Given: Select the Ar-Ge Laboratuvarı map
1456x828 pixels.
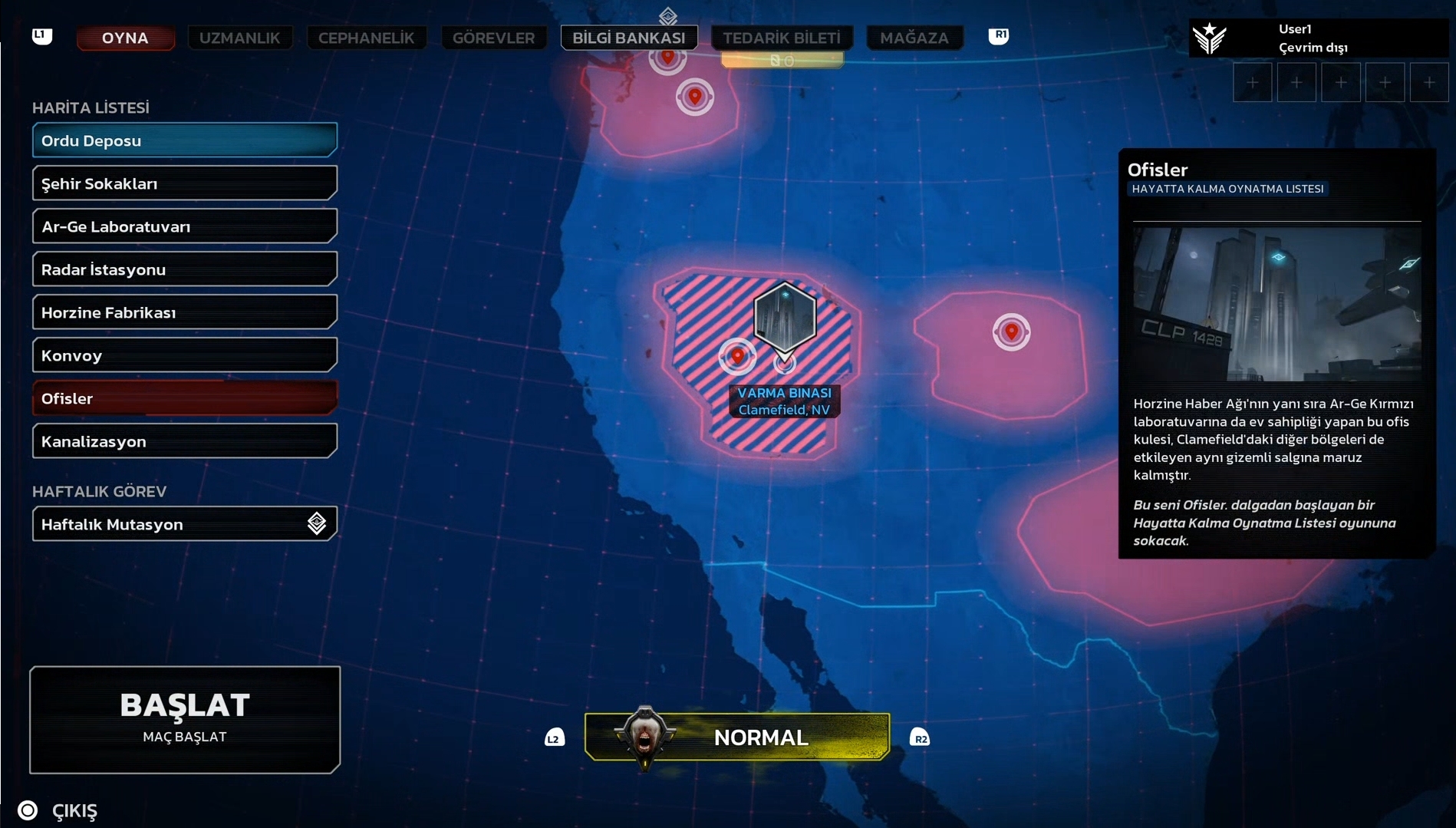Looking at the screenshot, I should tap(184, 226).
